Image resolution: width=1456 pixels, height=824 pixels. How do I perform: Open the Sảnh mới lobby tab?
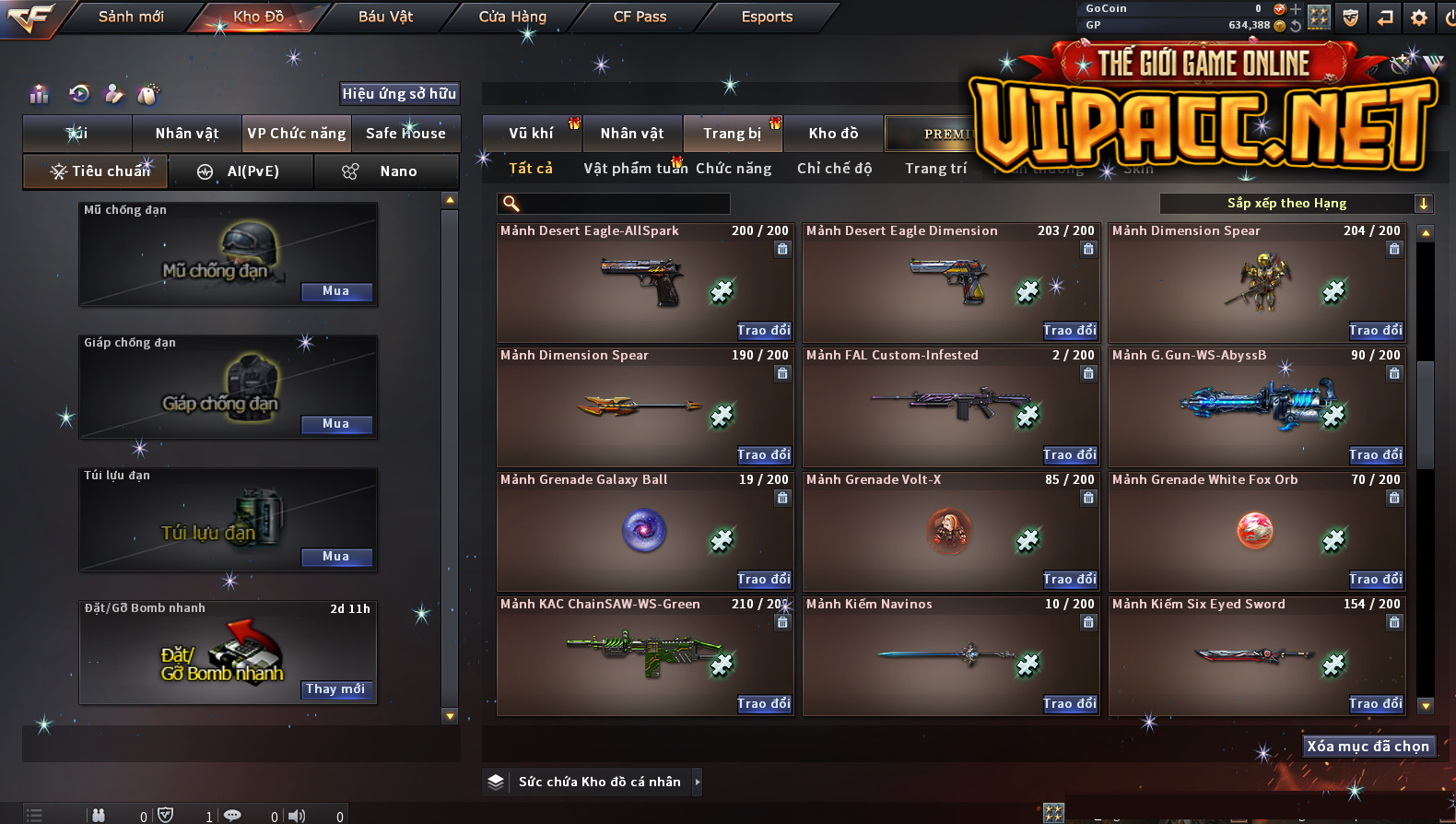coord(131,17)
